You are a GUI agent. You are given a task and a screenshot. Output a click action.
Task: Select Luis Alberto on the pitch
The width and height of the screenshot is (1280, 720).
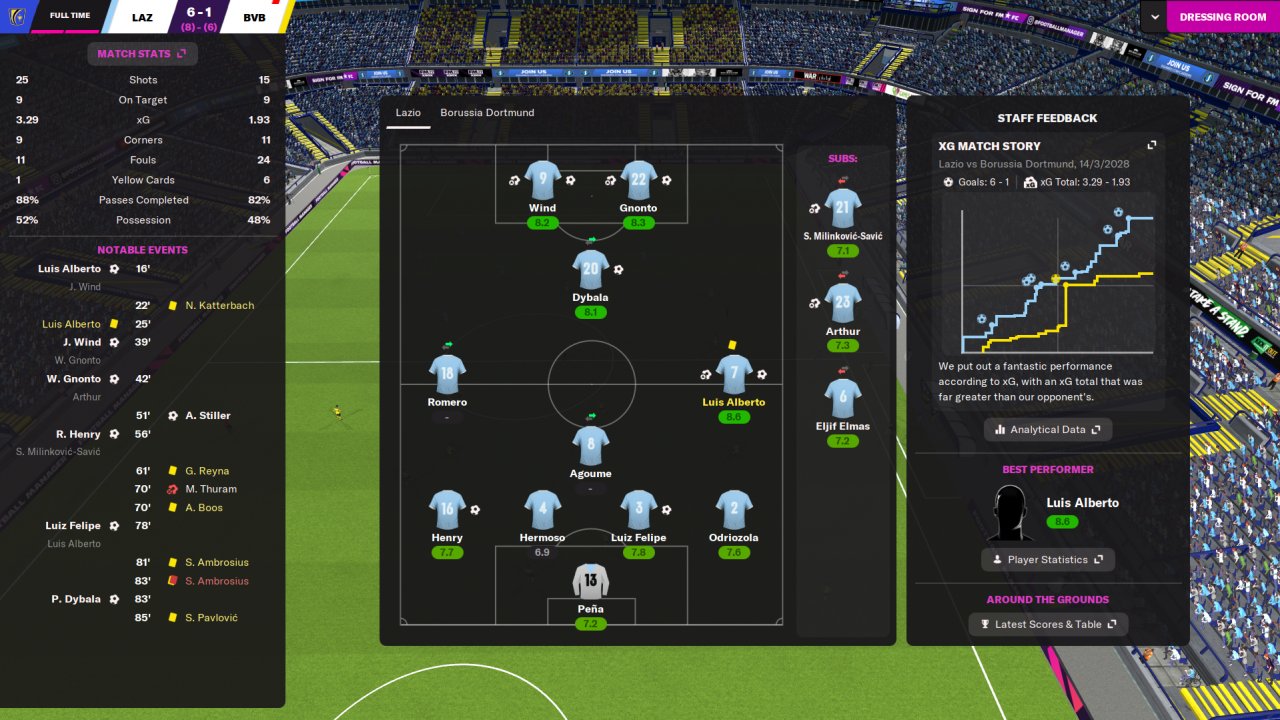[x=733, y=374]
